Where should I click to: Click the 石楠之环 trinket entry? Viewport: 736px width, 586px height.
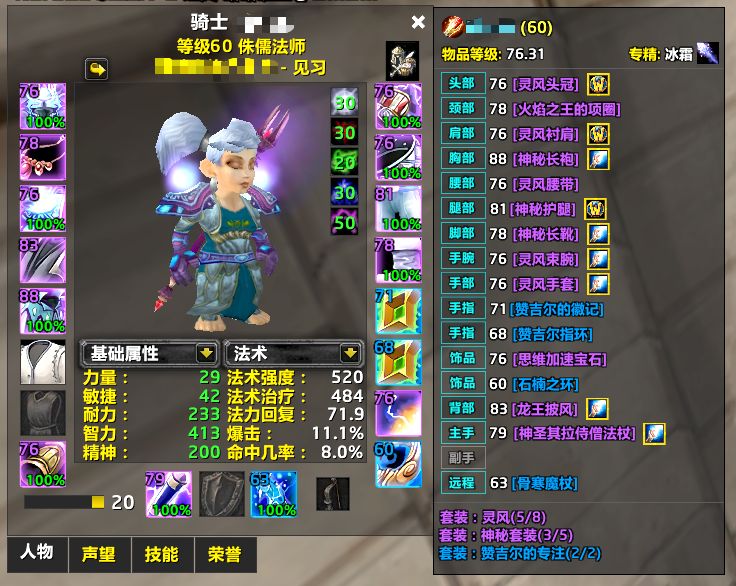coord(546,383)
